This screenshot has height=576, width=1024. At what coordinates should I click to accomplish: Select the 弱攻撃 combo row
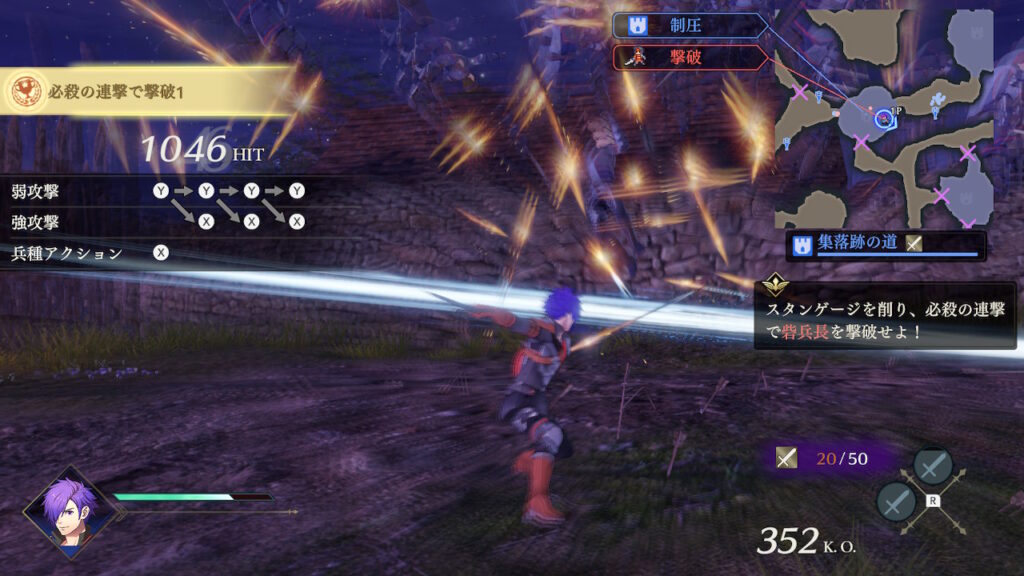point(158,190)
